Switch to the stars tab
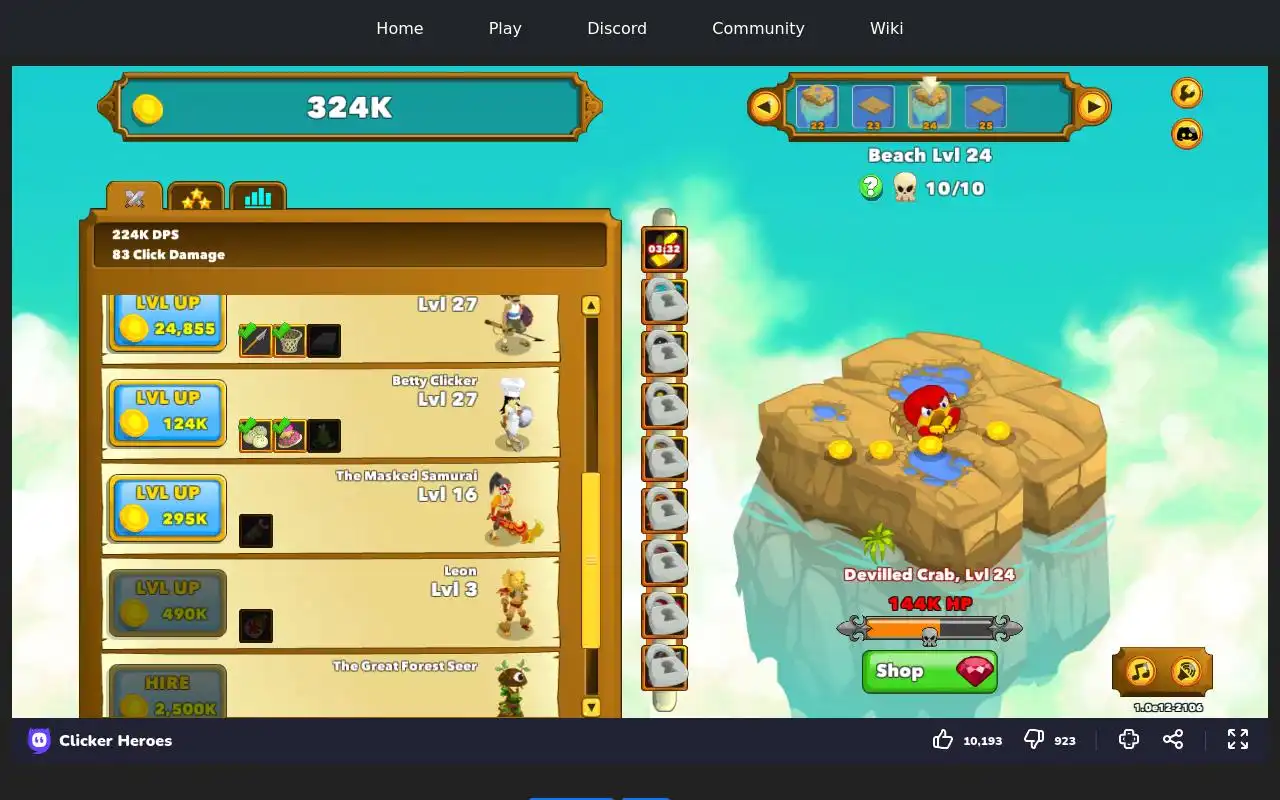The height and width of the screenshot is (800, 1280). tap(196, 198)
